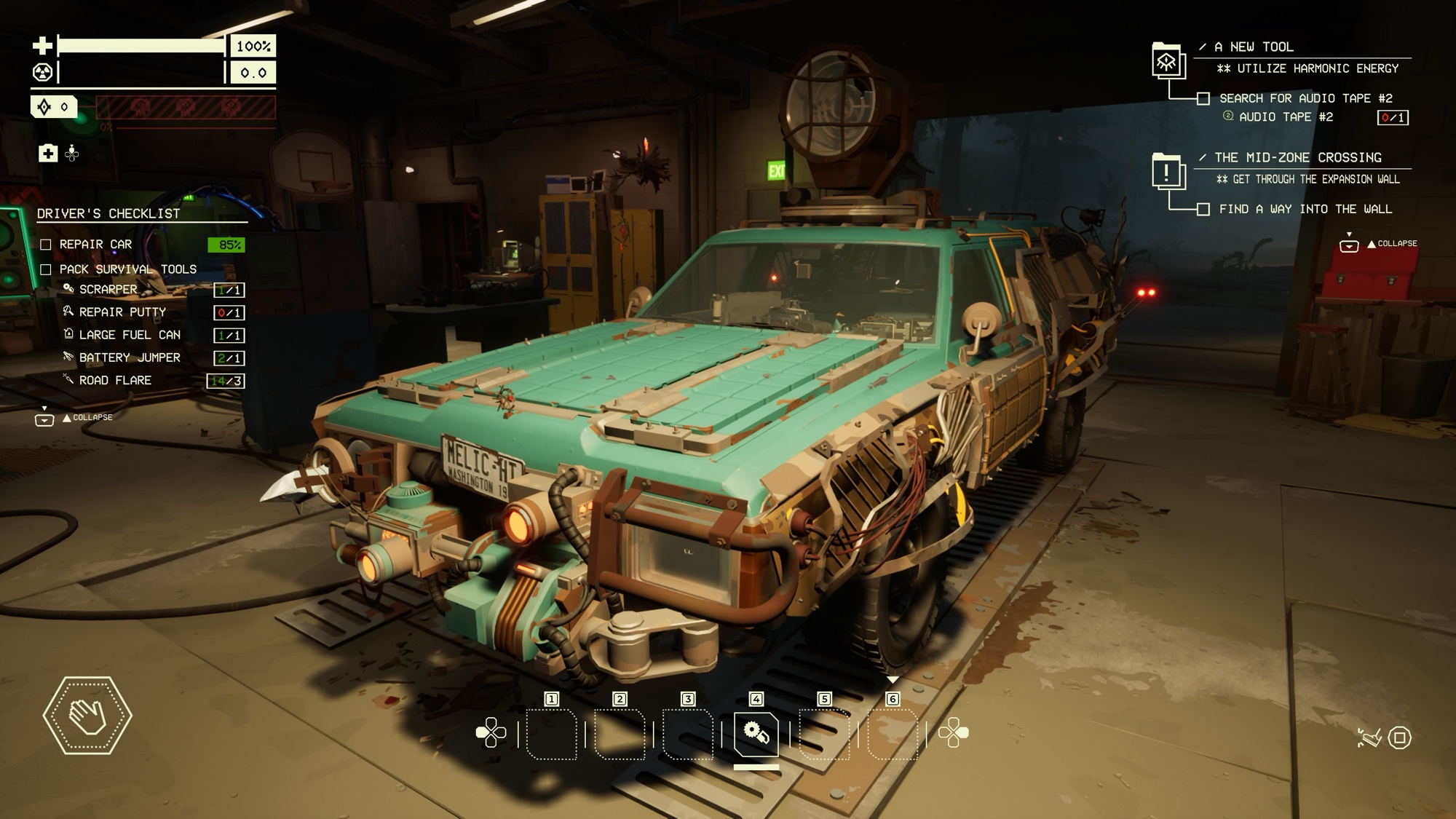Select the Repair Putty checklist row
1456x819 pixels.
coord(122,312)
